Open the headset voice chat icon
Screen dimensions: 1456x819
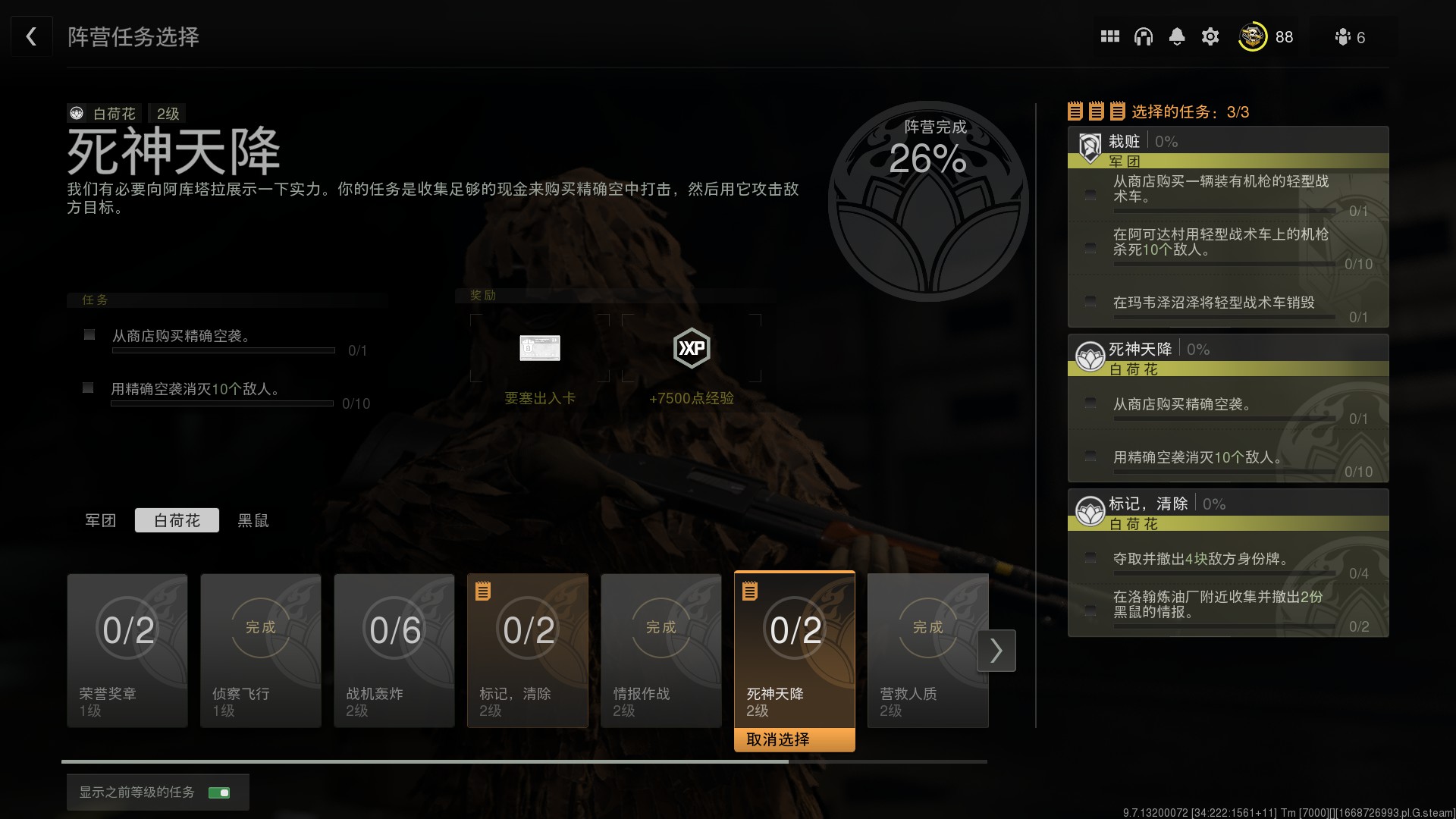[1143, 36]
